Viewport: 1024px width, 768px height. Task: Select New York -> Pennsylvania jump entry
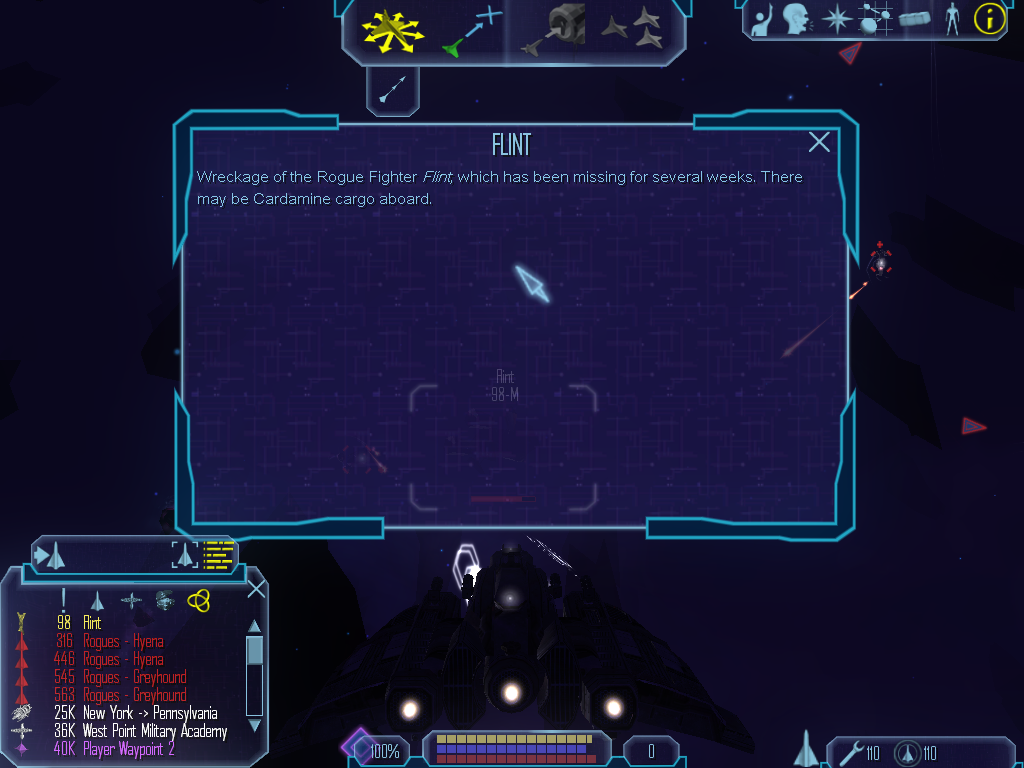pos(150,713)
